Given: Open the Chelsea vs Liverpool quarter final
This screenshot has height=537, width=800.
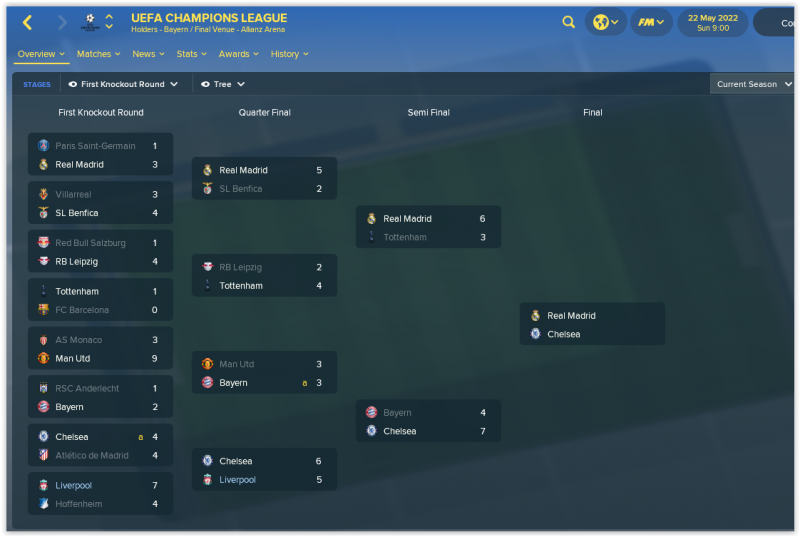Looking at the screenshot, I should click(264, 471).
